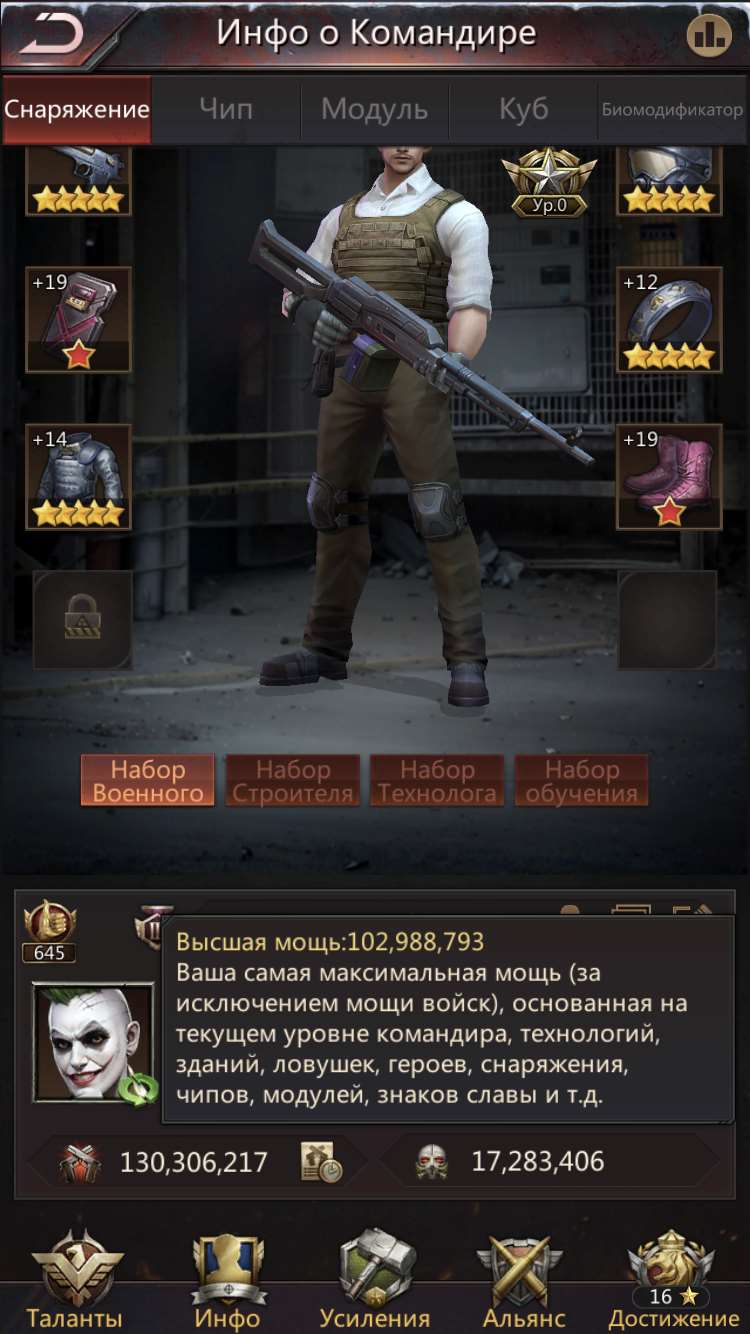Switch to Набор Строителя set
Screen dimensions: 750x1334
292,781
